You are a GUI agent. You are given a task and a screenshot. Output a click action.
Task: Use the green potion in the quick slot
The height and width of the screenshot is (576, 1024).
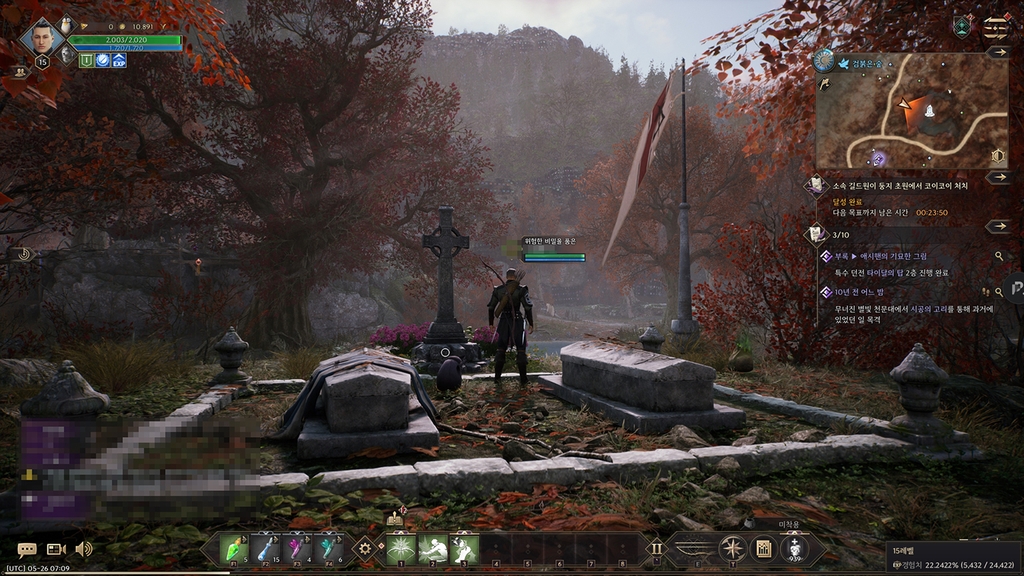(x=232, y=548)
